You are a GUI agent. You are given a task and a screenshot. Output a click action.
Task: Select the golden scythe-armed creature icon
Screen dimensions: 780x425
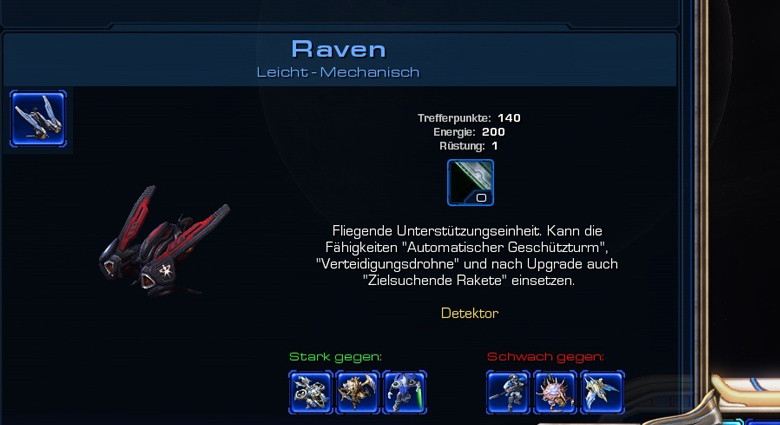pos(358,392)
